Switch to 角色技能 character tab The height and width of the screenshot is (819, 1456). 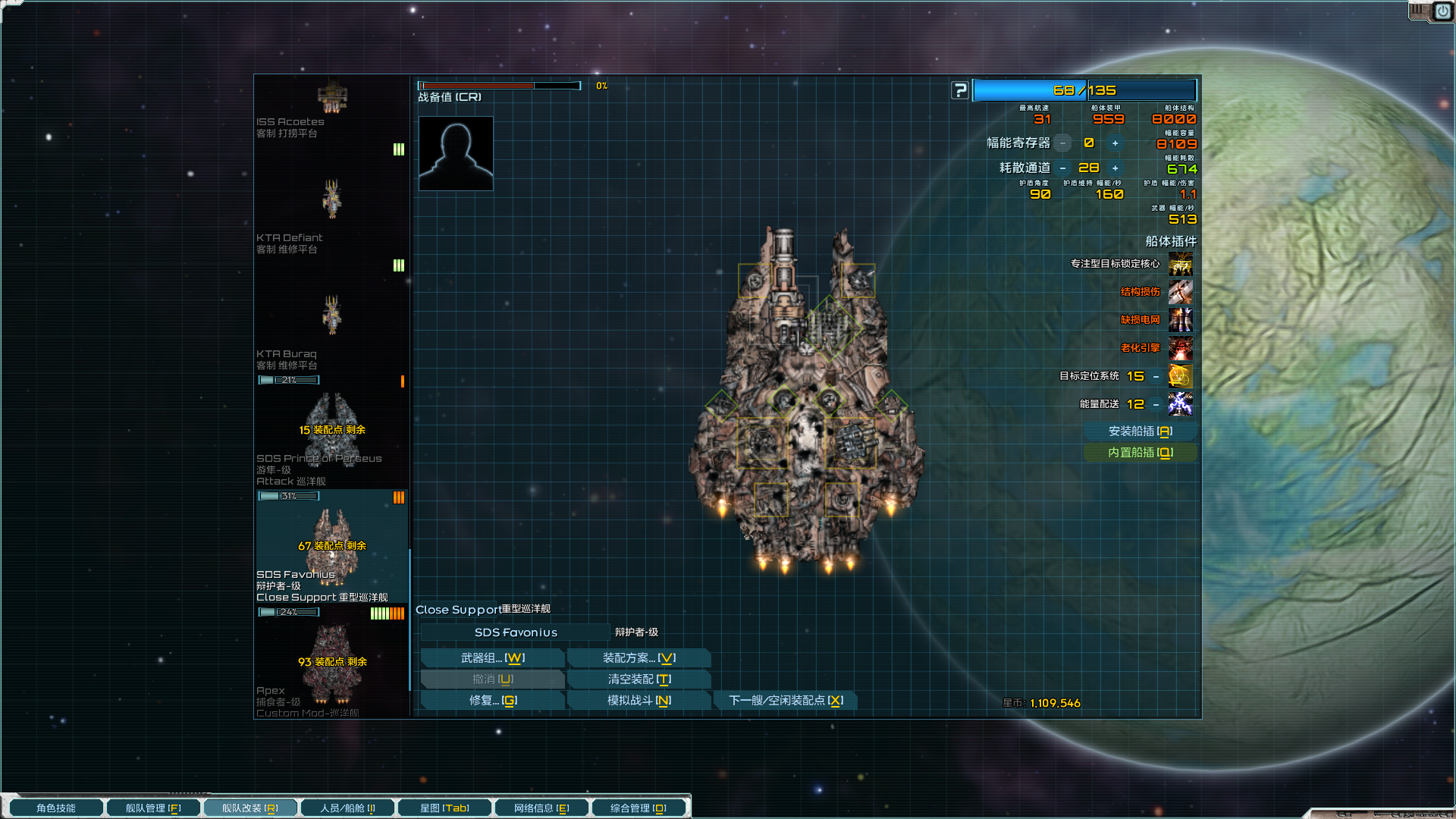[x=56, y=808]
